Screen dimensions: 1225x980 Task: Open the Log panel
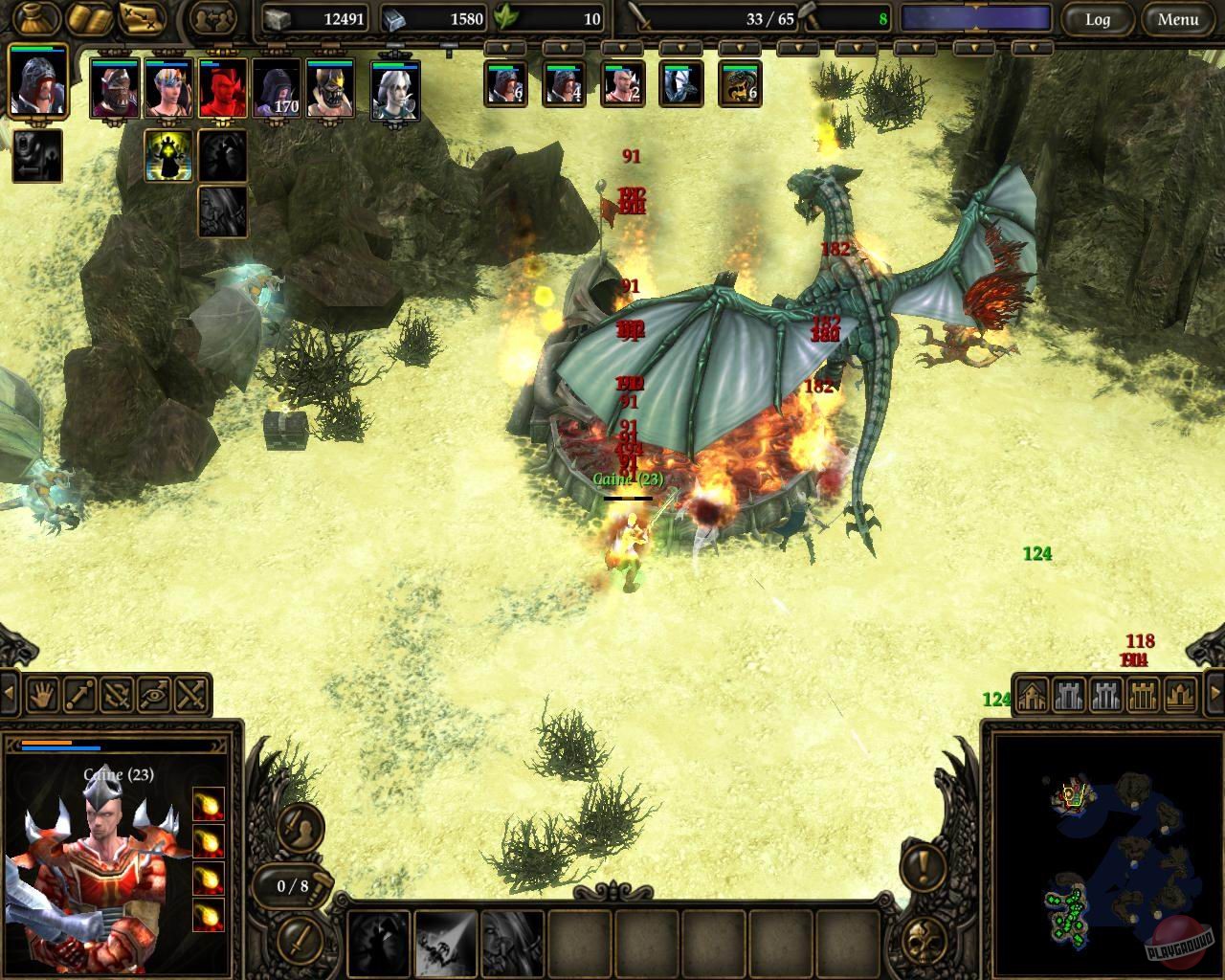tap(1099, 18)
